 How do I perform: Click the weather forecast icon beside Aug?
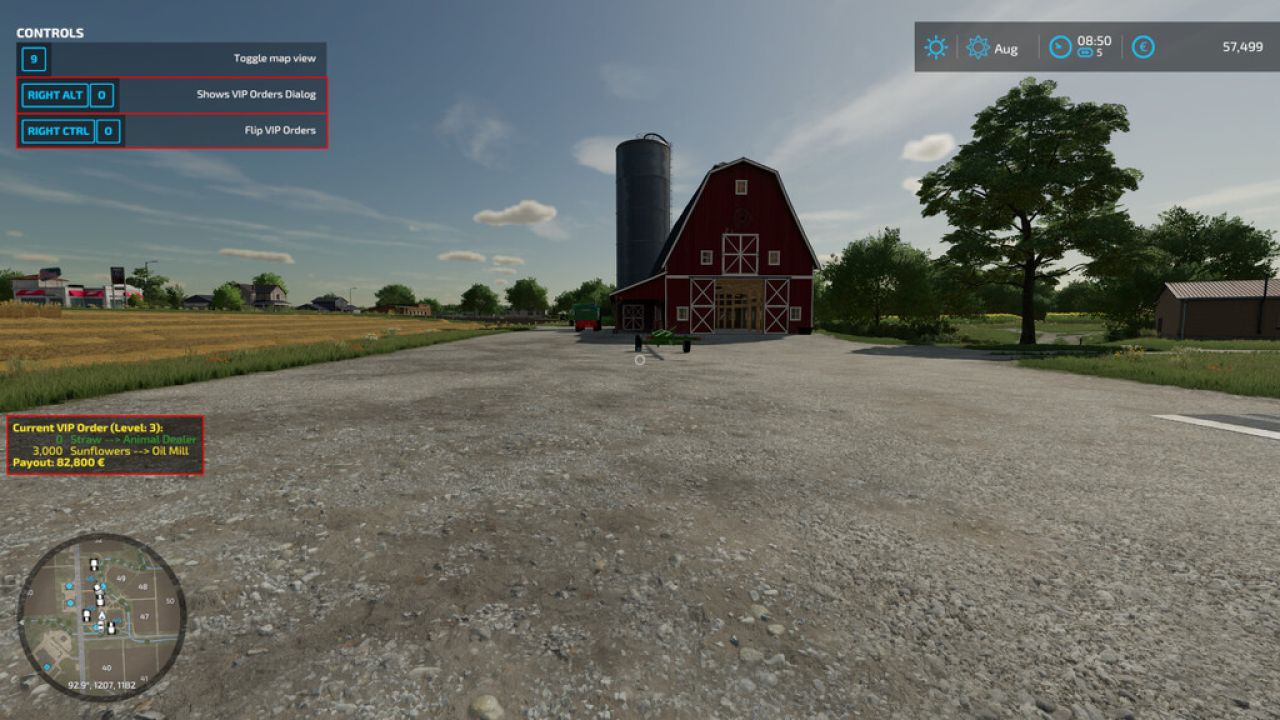(x=977, y=47)
